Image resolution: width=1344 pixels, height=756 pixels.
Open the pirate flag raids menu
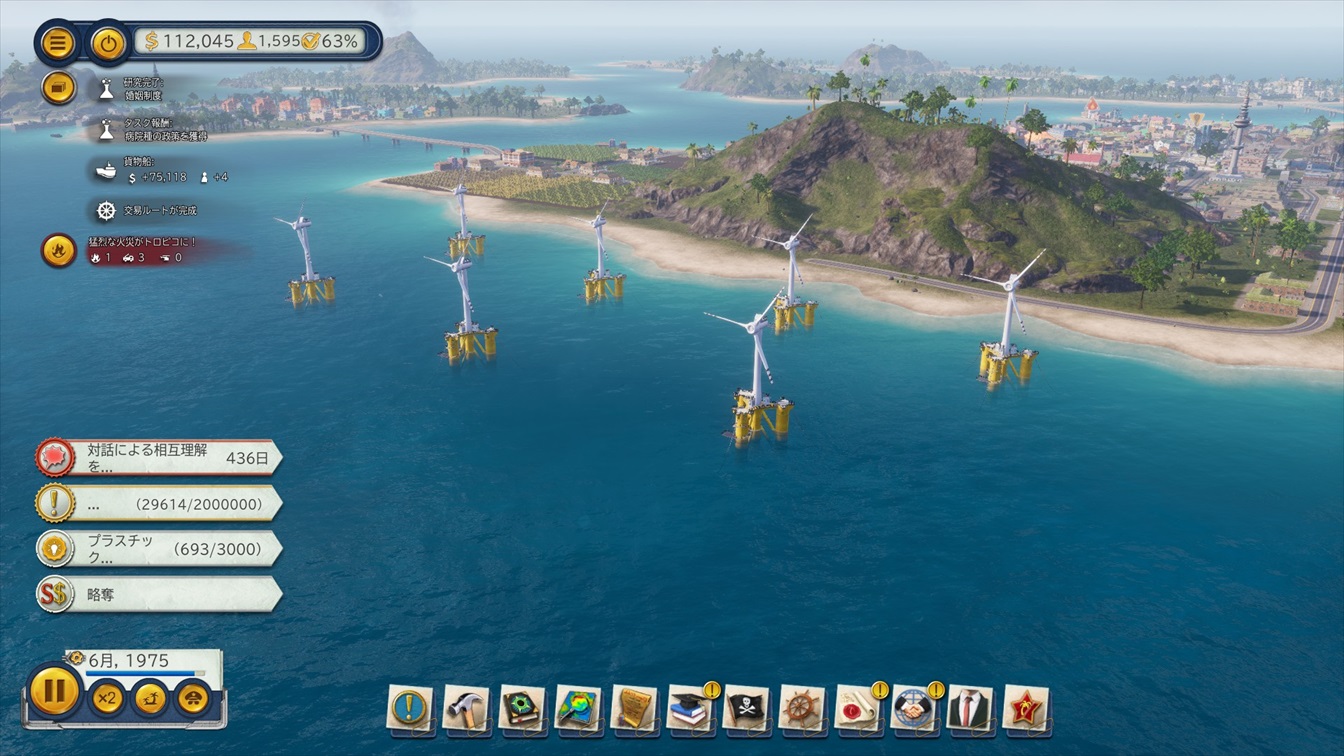coord(746,708)
